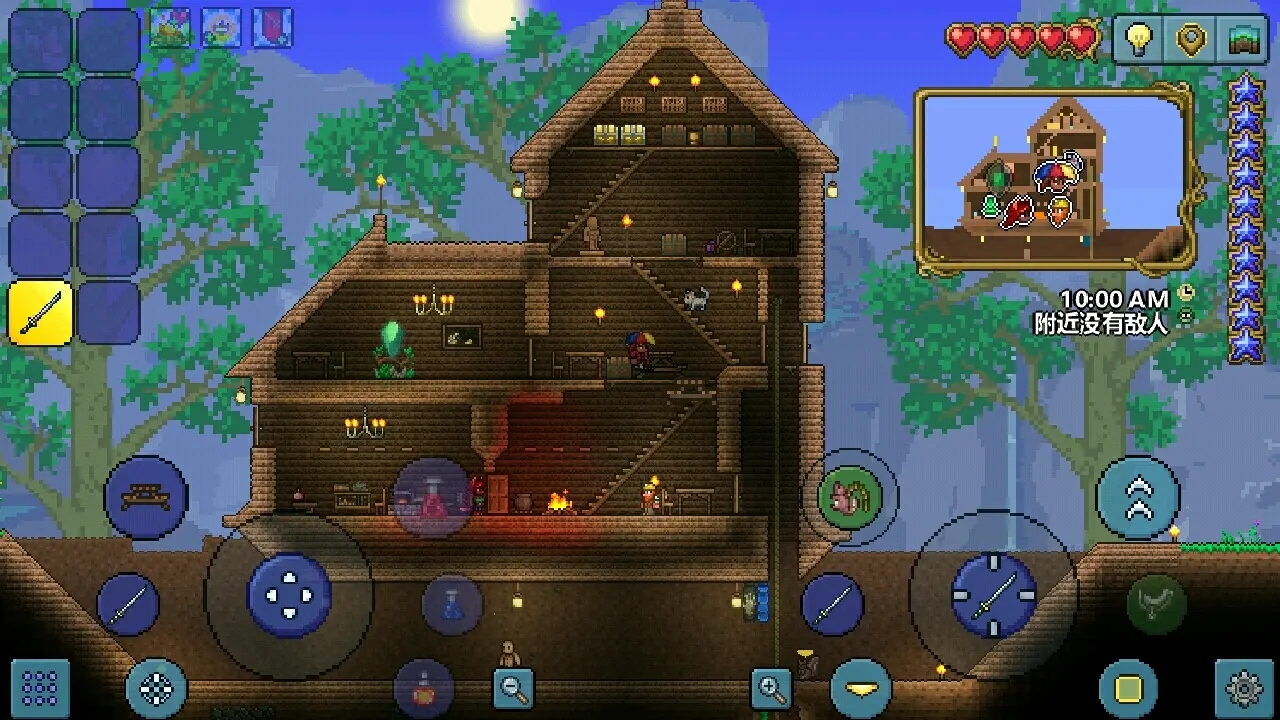The height and width of the screenshot is (720, 1280).
Task: Select the katana hotbar slot
Action: pos(40,313)
